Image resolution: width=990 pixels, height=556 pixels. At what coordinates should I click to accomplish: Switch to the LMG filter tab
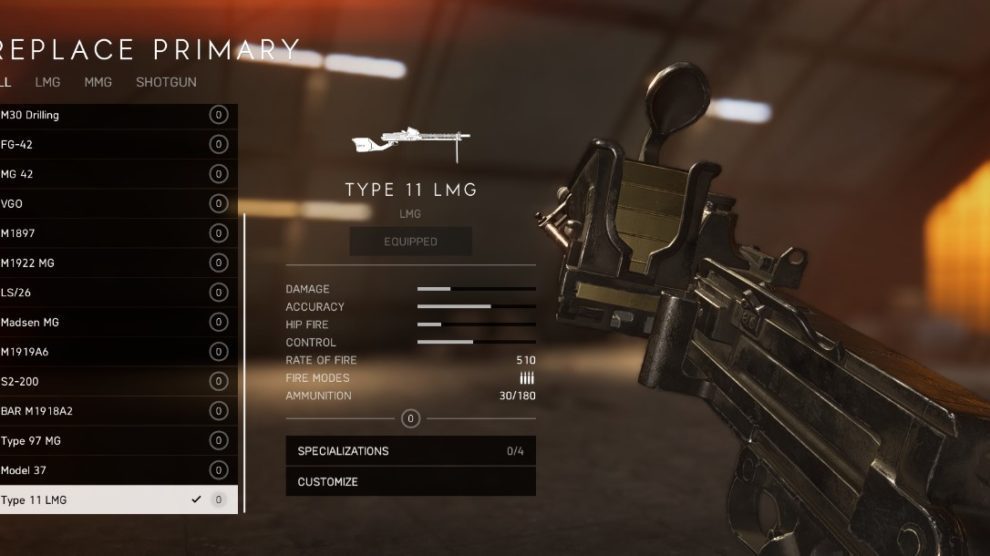(48, 82)
